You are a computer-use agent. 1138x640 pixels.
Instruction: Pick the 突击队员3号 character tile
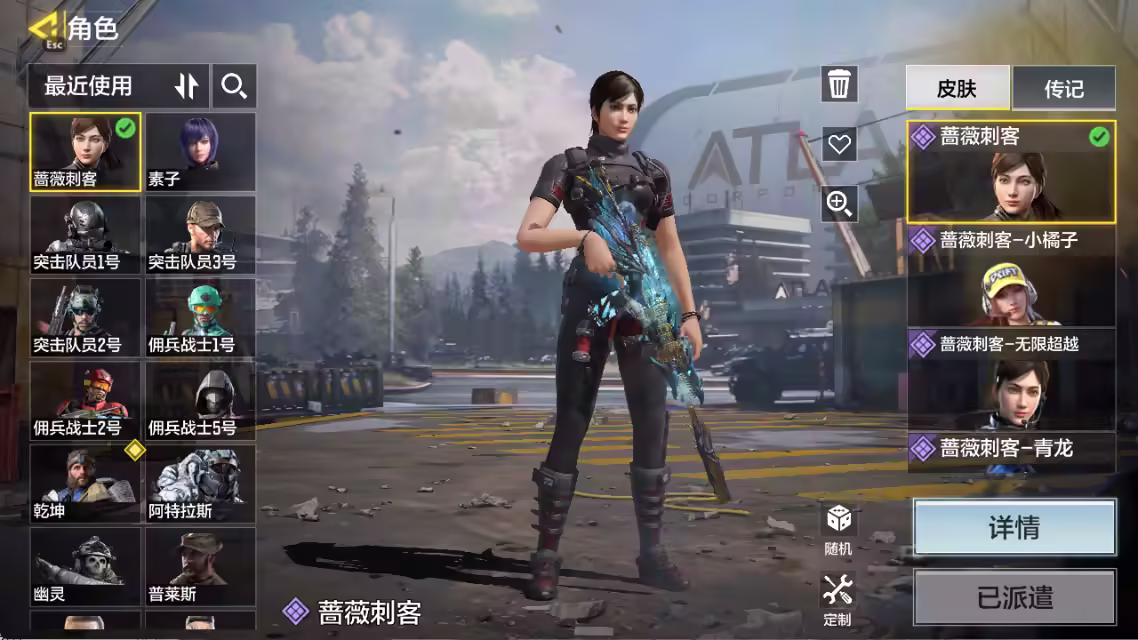[x=200, y=234]
